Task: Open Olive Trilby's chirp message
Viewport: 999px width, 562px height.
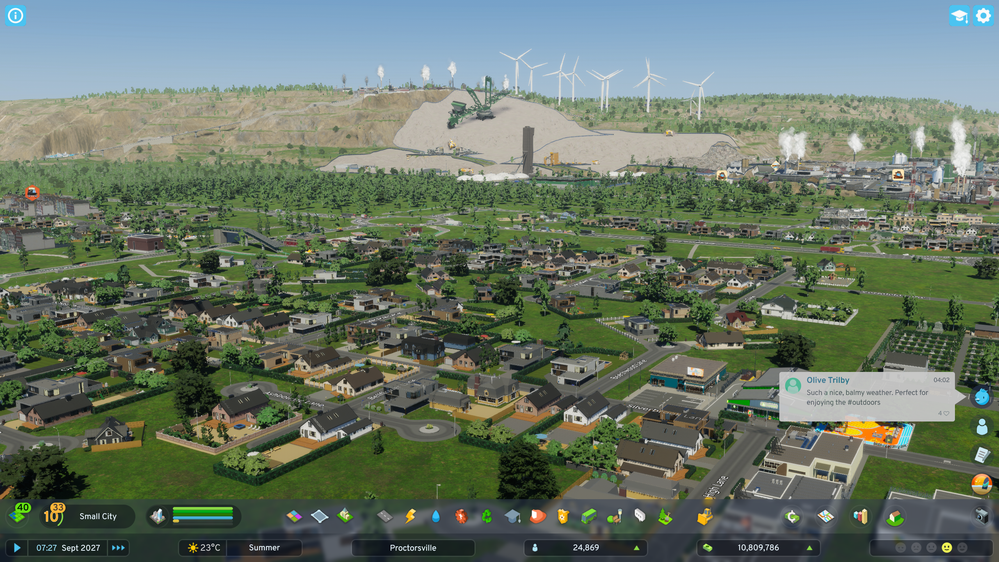Action: point(866,396)
